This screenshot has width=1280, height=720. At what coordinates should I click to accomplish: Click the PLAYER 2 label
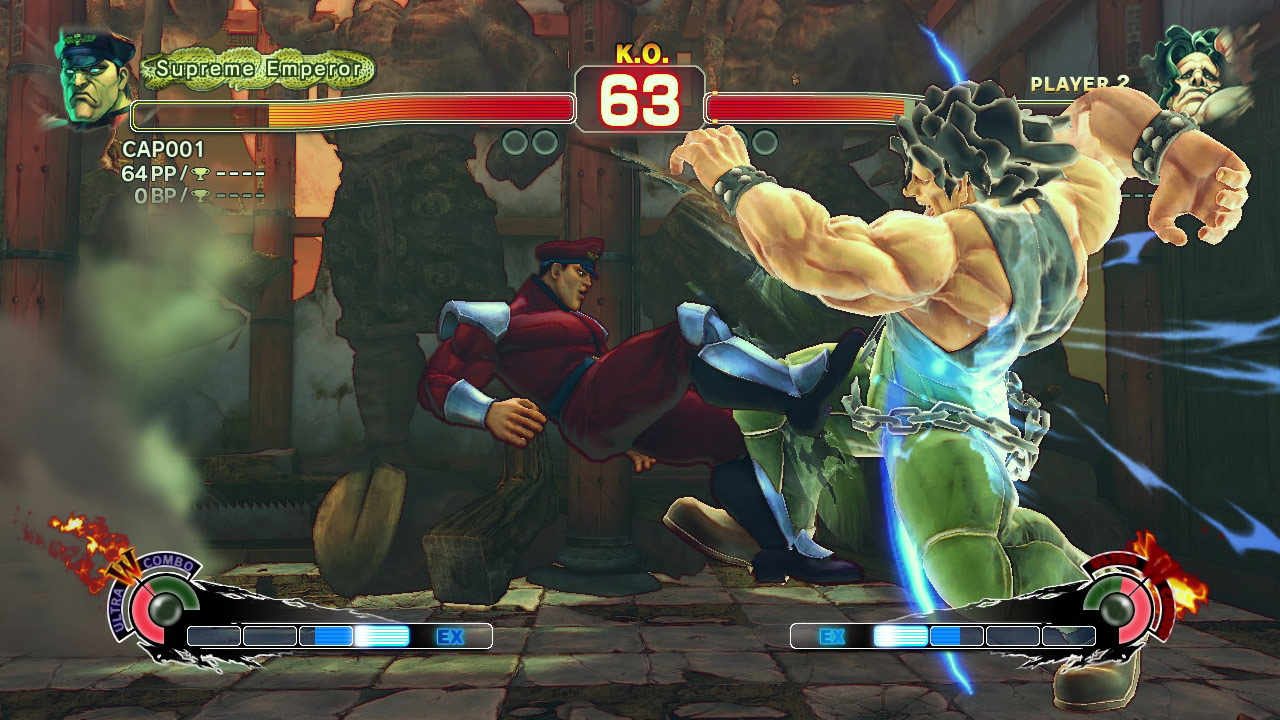[1079, 84]
